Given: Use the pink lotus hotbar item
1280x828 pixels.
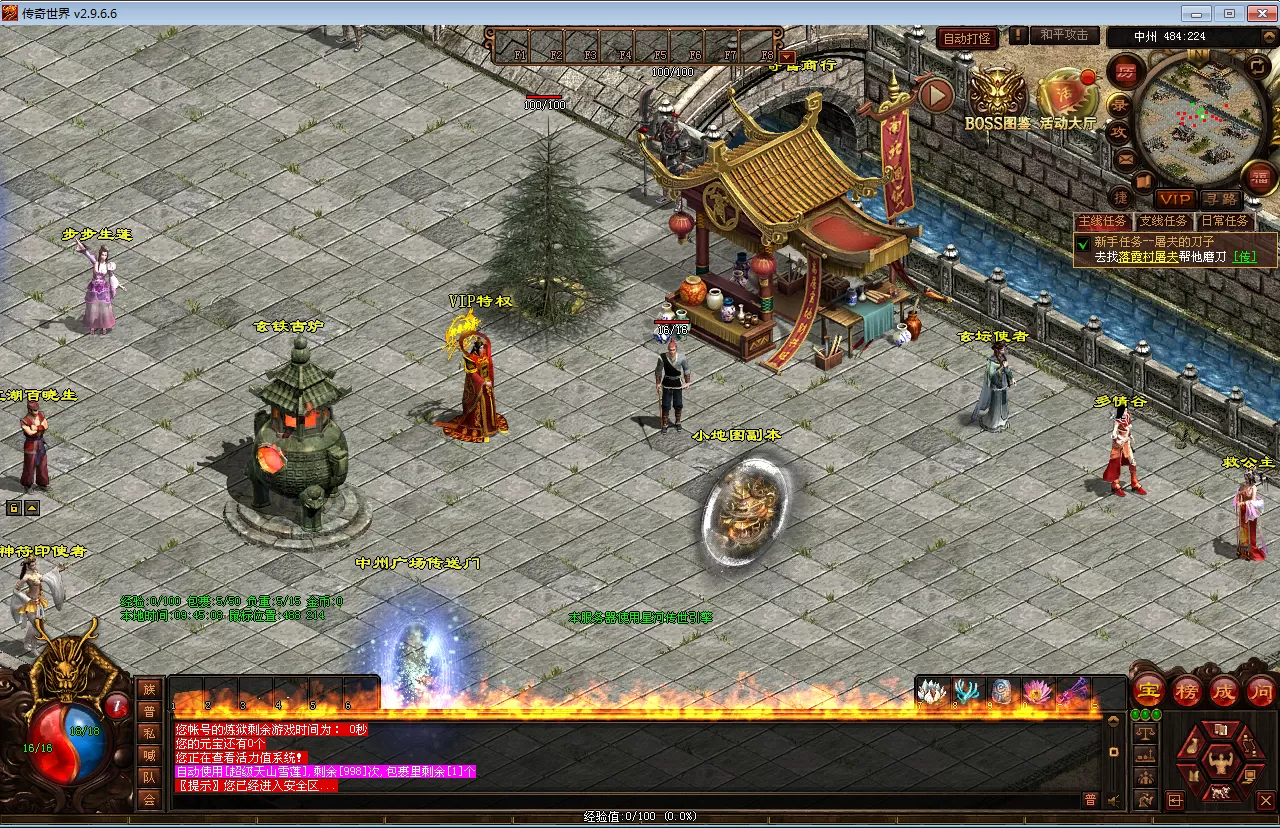Looking at the screenshot, I should click(1034, 692).
